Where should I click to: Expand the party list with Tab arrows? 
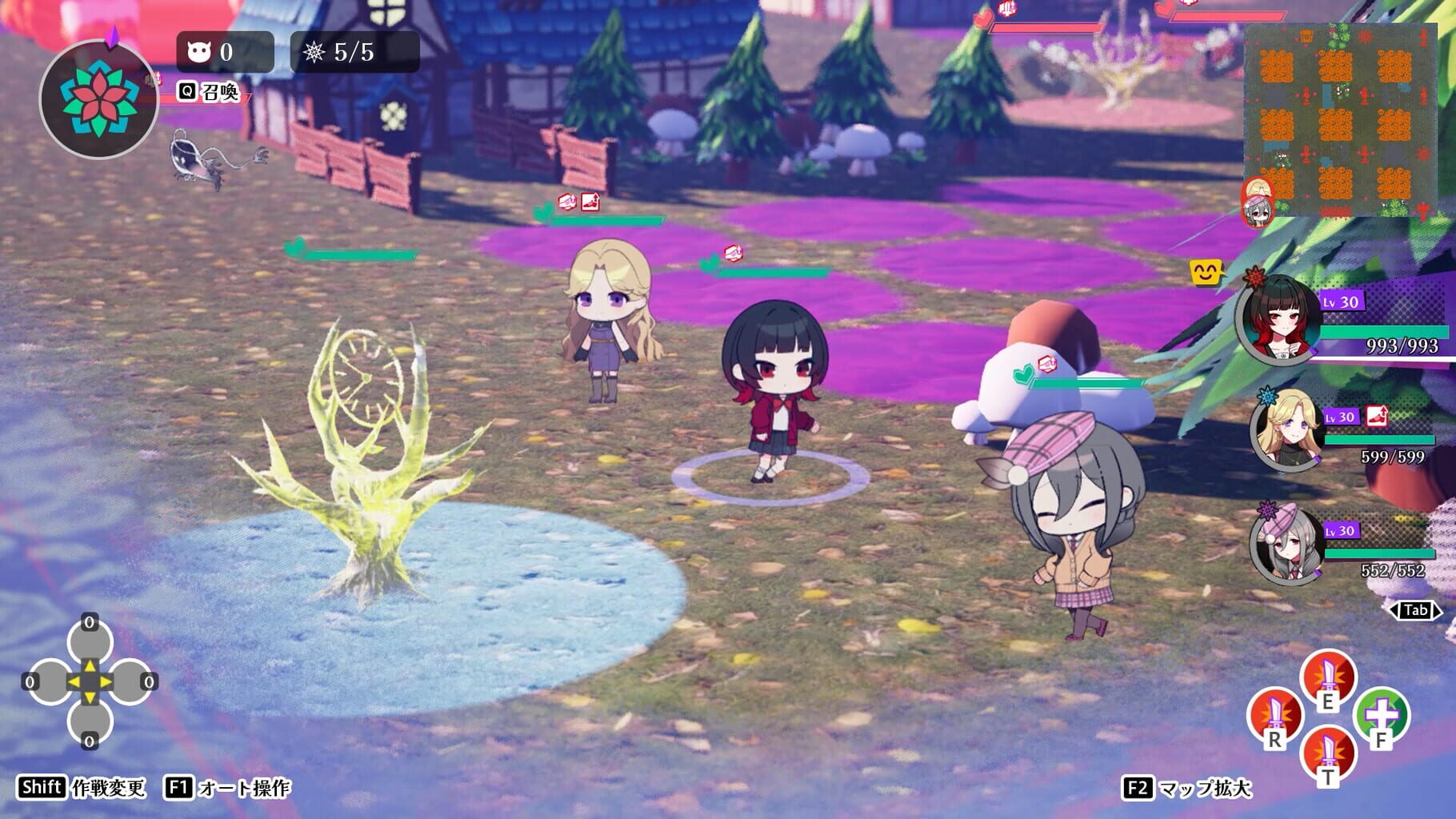(1416, 609)
